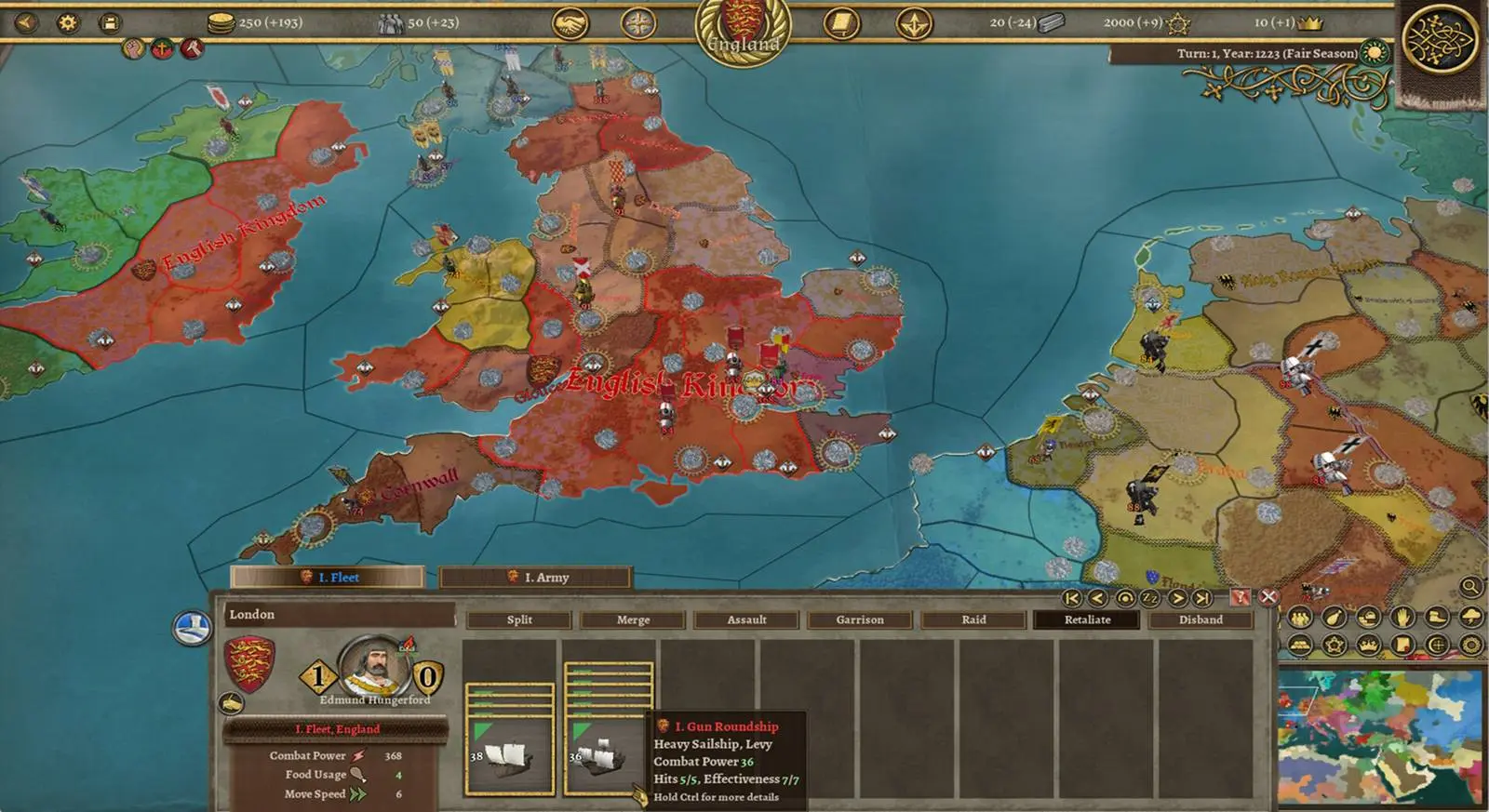
Task: Click the Garrison button
Action: click(859, 619)
